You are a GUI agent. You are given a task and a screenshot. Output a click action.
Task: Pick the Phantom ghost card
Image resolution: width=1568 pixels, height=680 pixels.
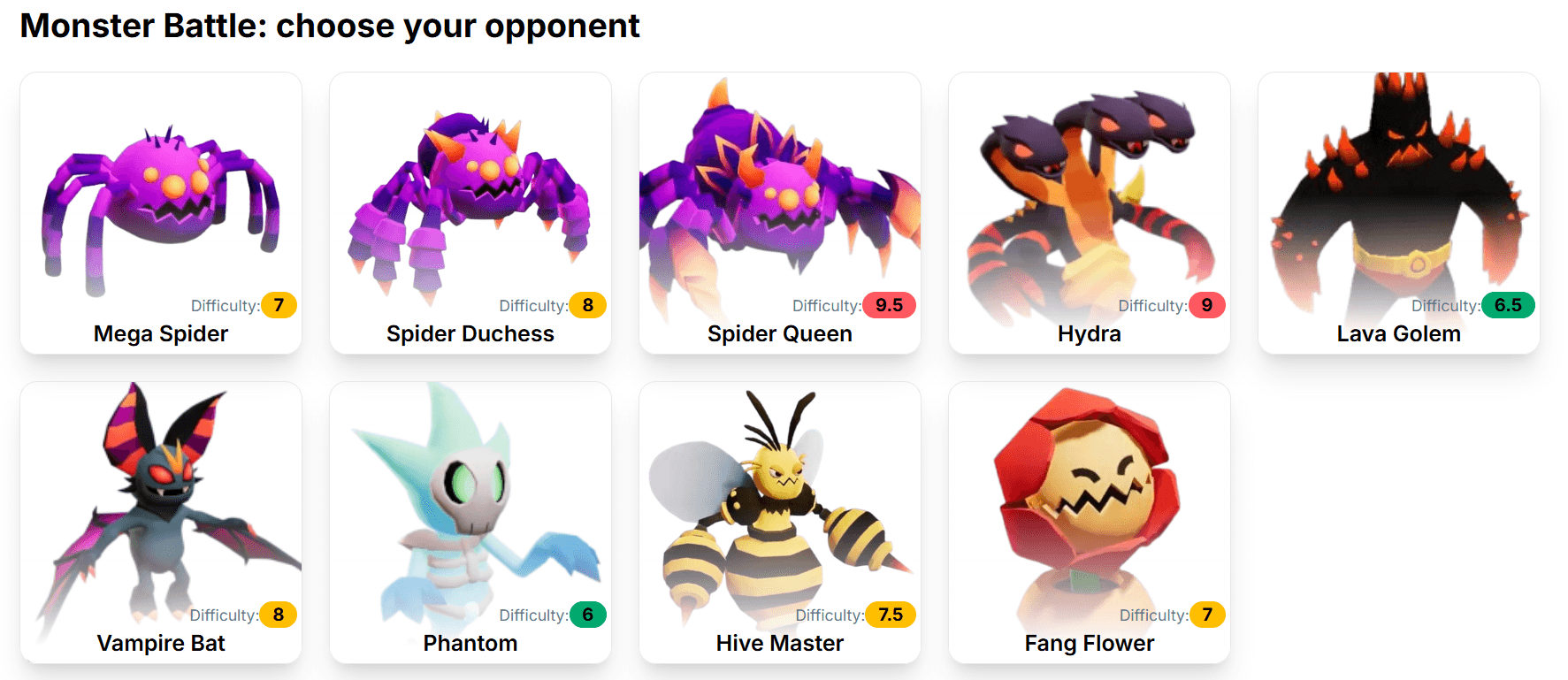(470, 523)
